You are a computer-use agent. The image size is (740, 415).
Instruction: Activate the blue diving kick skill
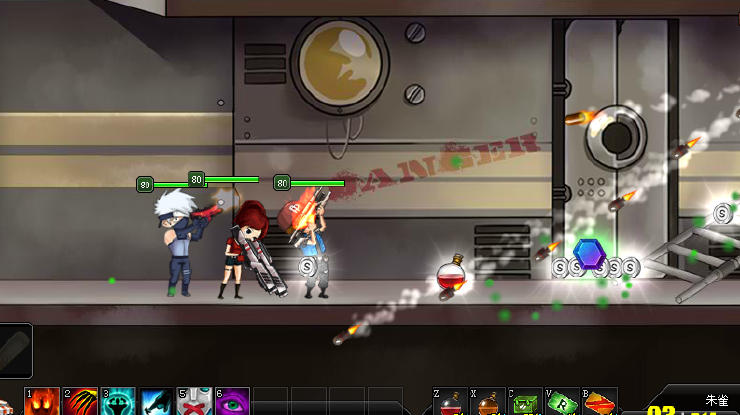tap(157, 403)
